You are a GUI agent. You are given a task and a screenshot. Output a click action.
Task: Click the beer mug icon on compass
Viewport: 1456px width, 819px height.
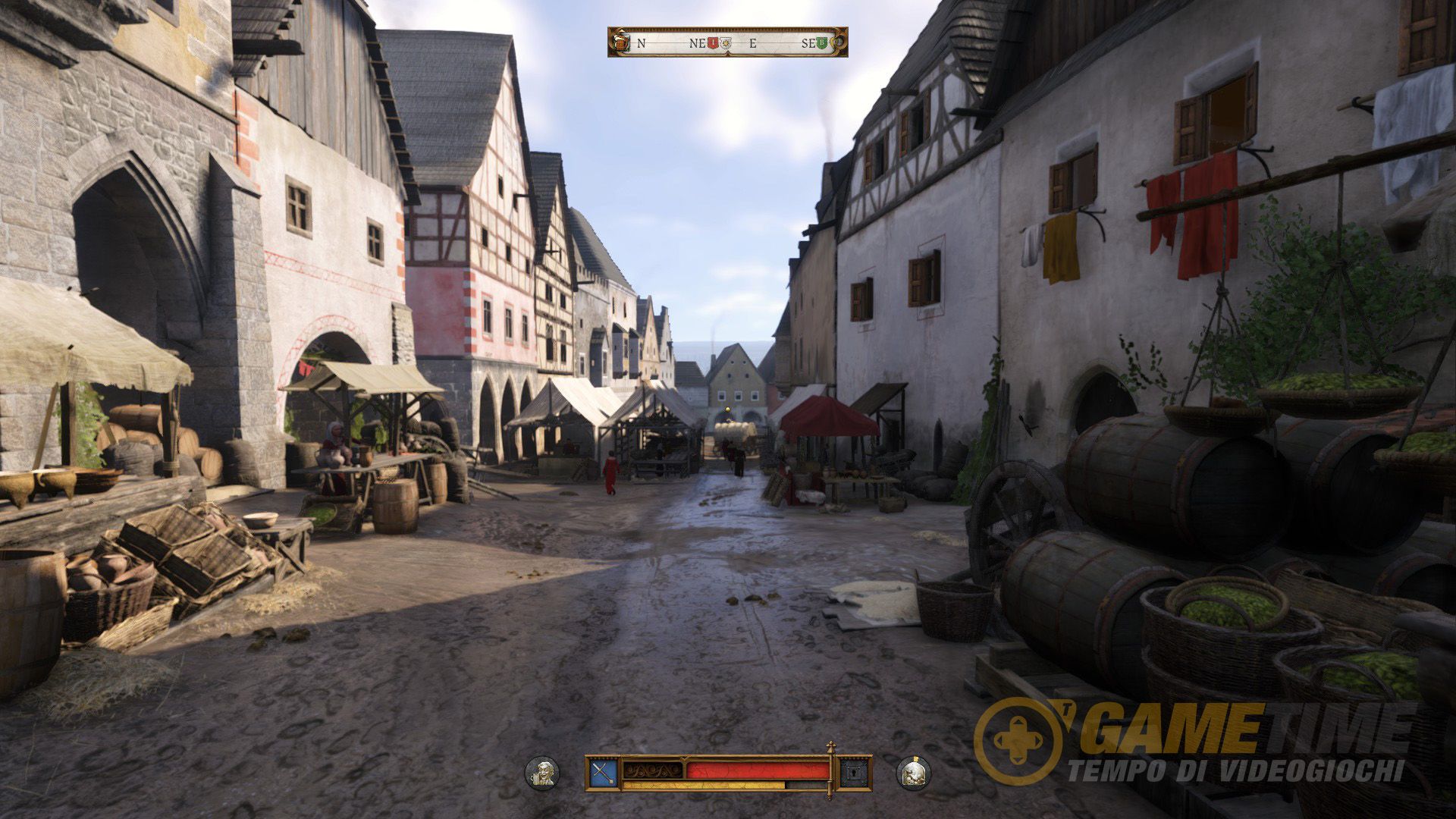[x=621, y=42]
